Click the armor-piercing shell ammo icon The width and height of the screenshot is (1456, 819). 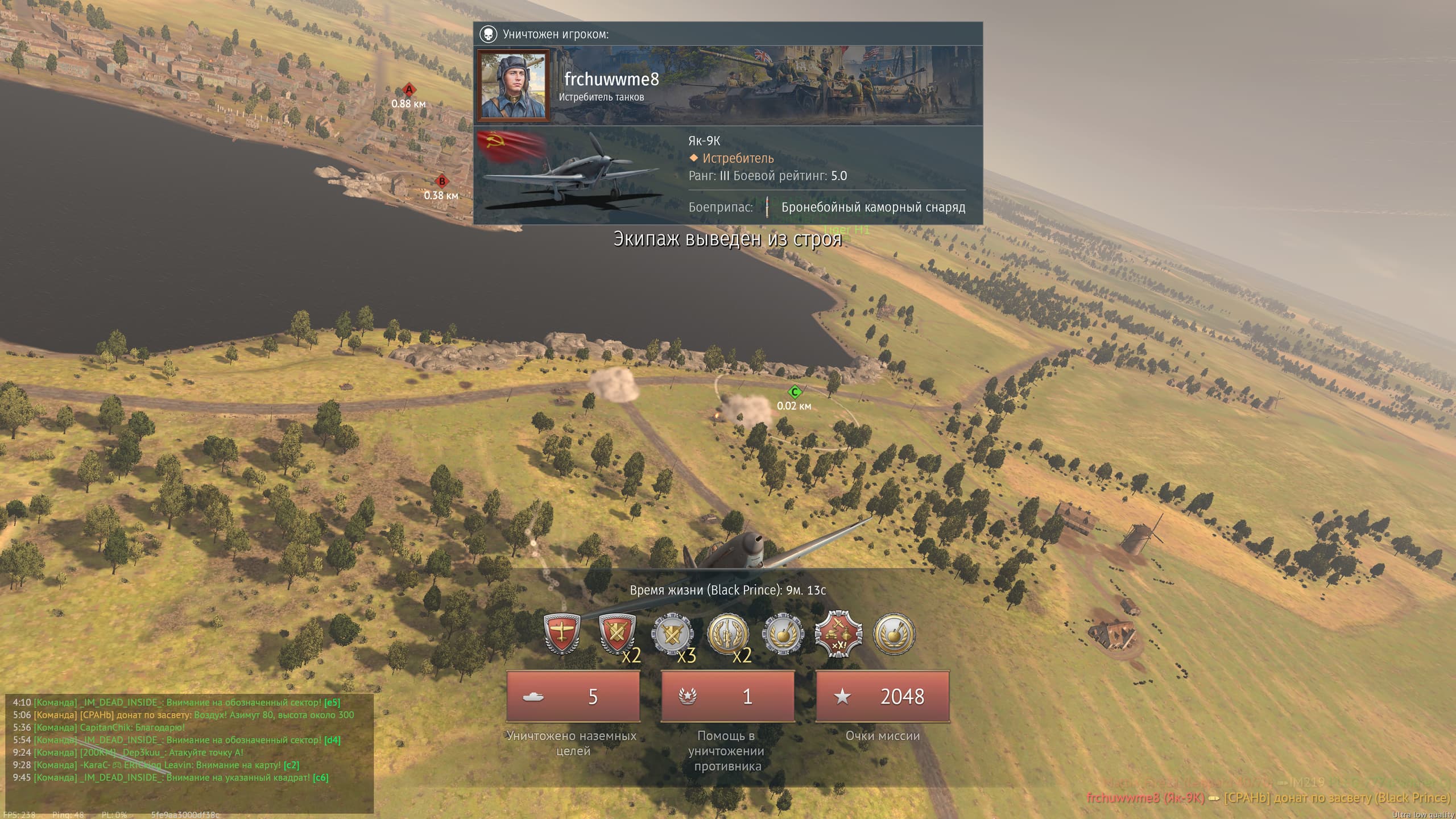tap(767, 207)
